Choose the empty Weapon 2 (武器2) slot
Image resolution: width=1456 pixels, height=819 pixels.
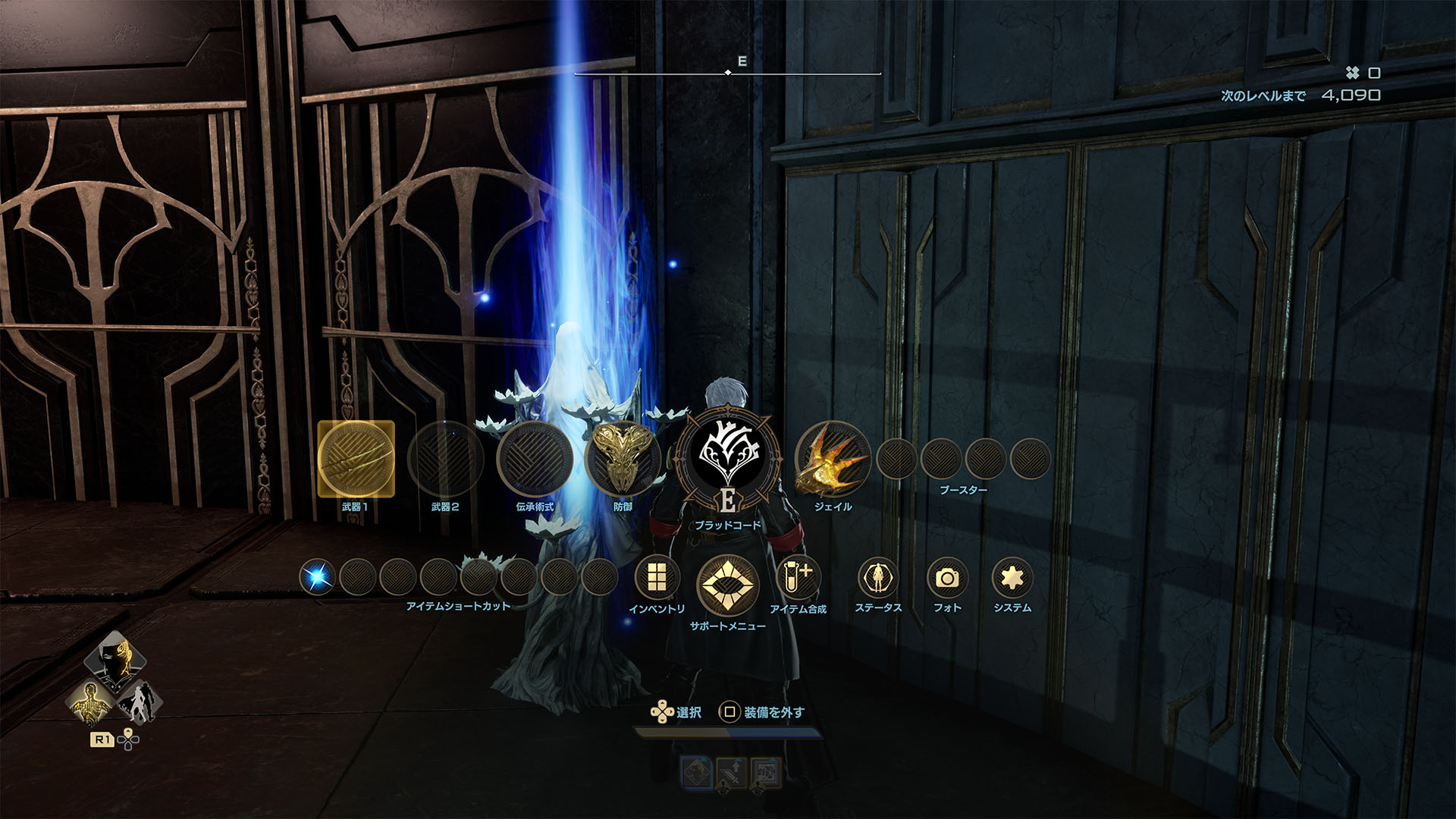click(445, 459)
